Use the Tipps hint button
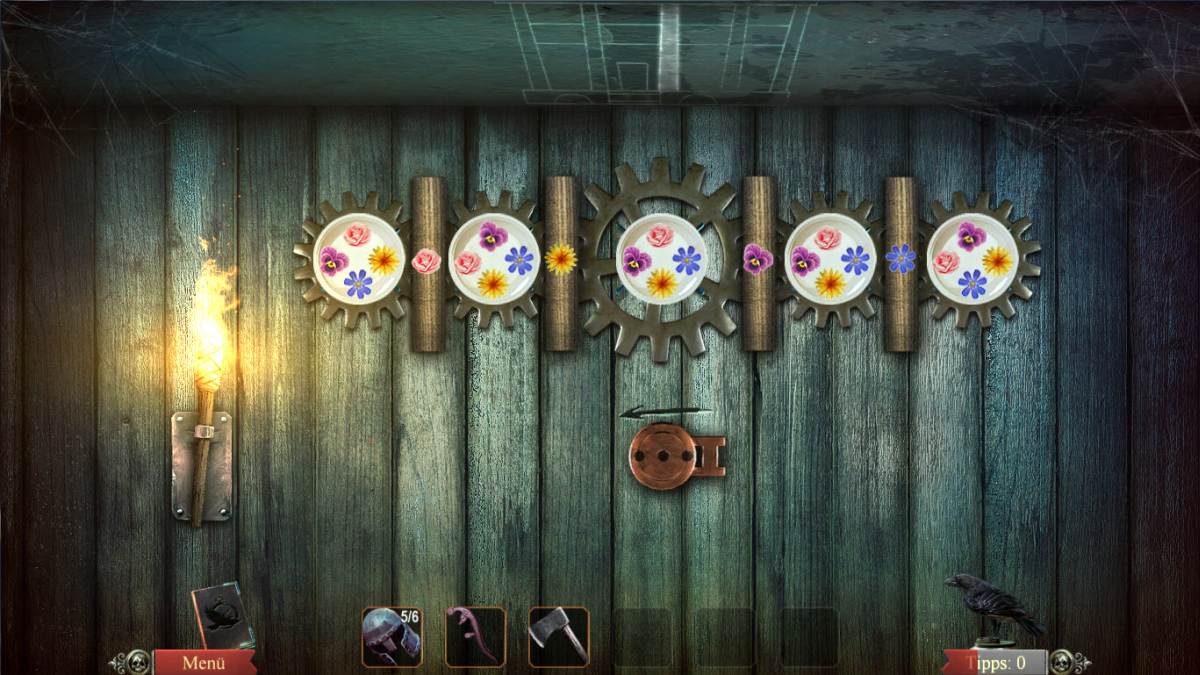Viewport: 1200px width, 675px height. [996, 662]
